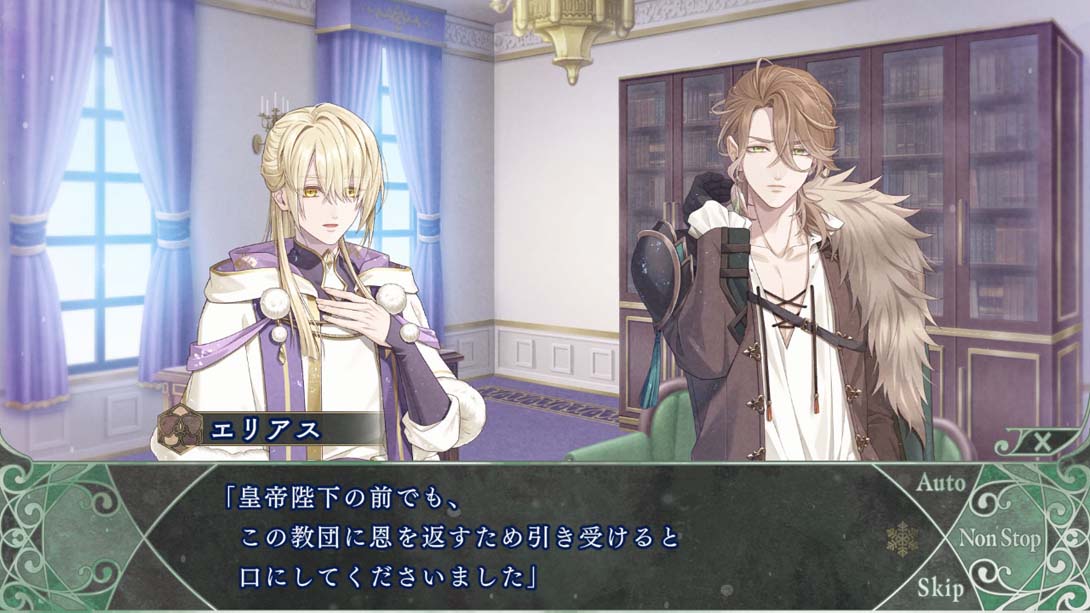Skip the current dialogue
The image size is (1090, 613).
[940, 587]
